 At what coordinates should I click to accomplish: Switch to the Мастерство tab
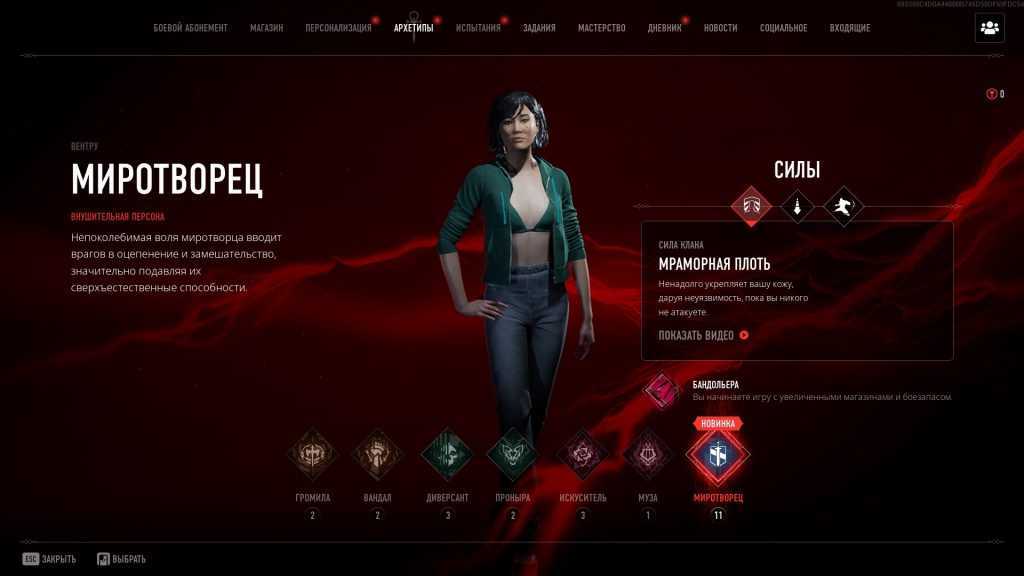[601, 28]
